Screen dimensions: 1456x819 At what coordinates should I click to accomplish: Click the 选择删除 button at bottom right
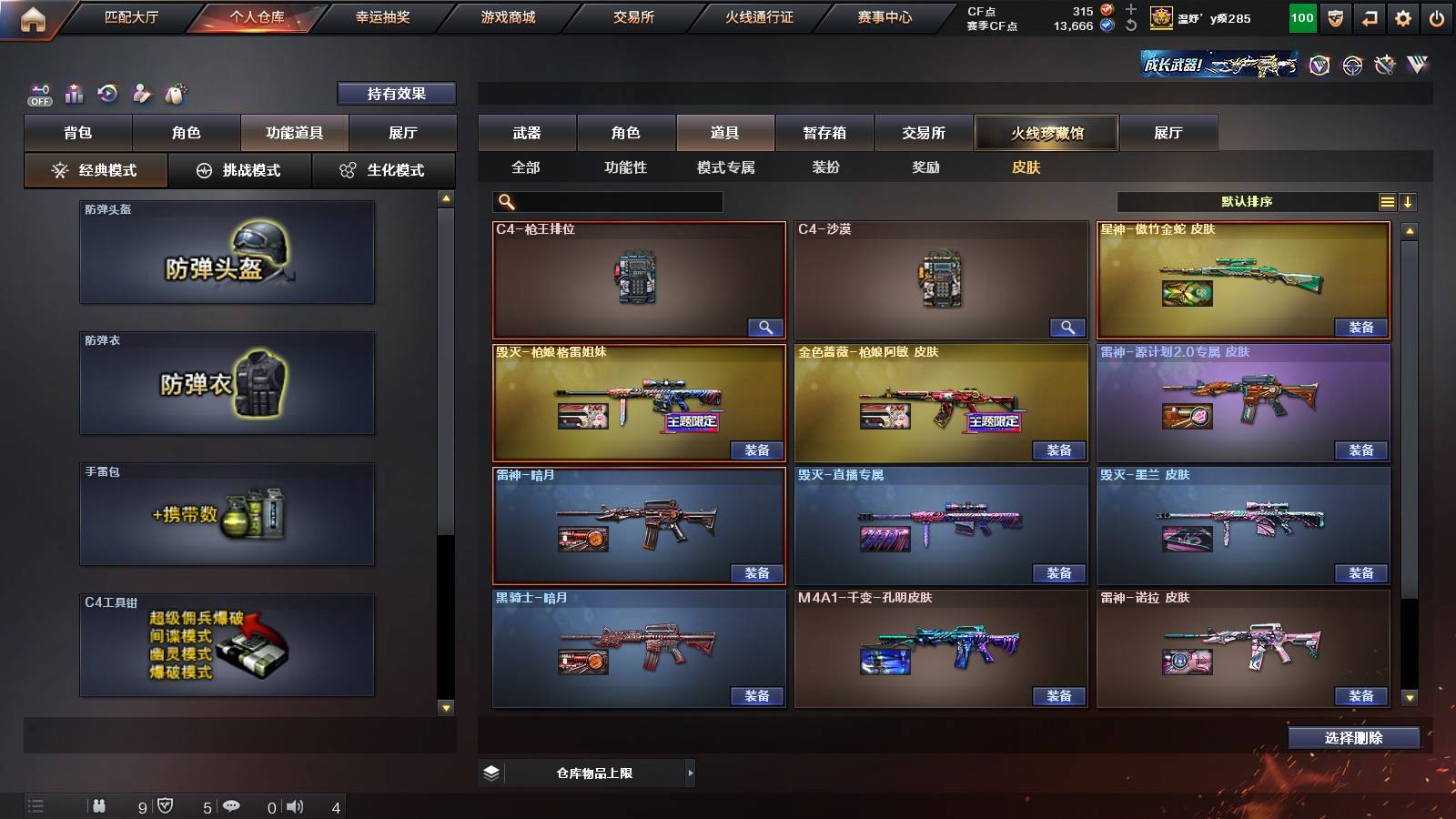tap(1353, 738)
